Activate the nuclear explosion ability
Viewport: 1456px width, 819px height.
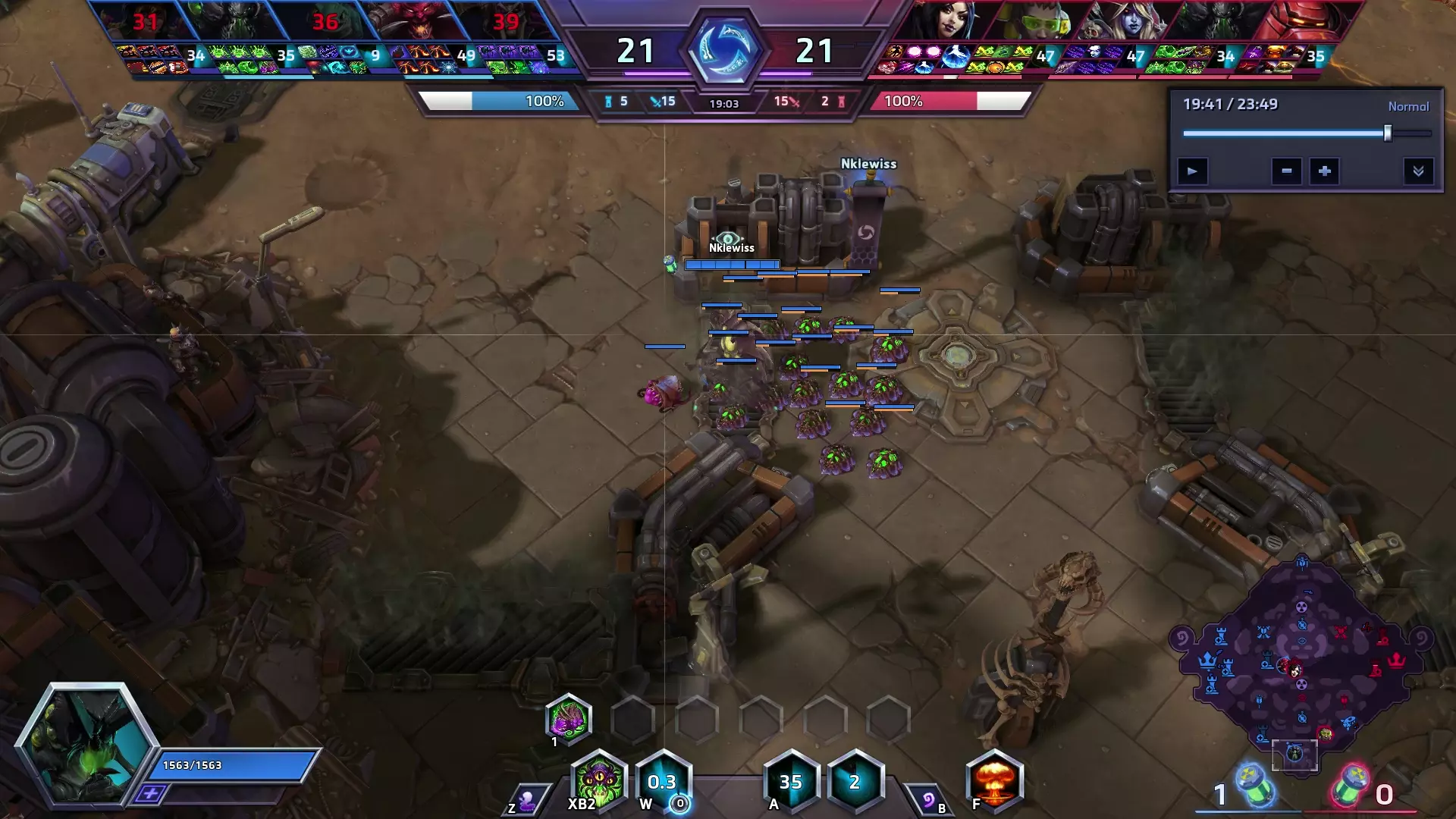pyautogui.click(x=995, y=780)
